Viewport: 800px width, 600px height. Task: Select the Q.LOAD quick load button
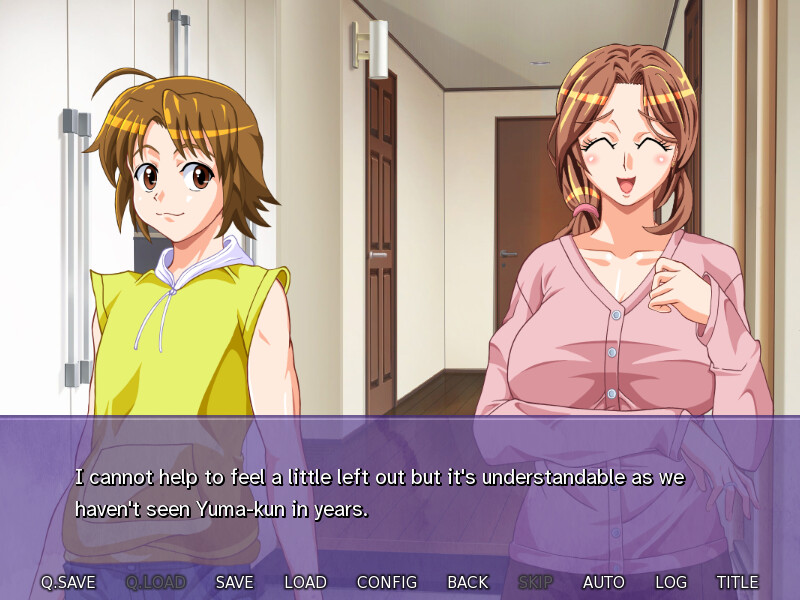(x=156, y=582)
